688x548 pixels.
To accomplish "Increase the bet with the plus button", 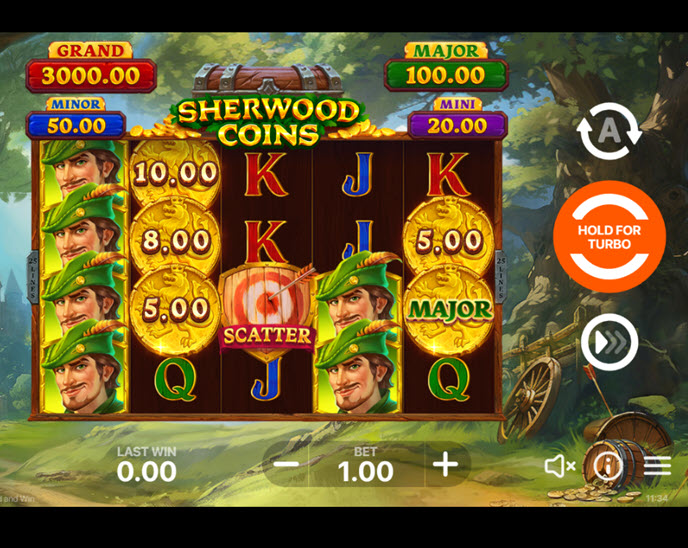I will pos(445,464).
